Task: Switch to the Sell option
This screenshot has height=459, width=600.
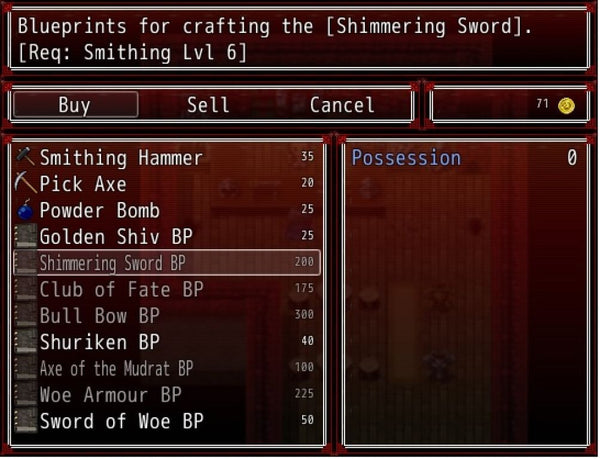Action: 208,105
